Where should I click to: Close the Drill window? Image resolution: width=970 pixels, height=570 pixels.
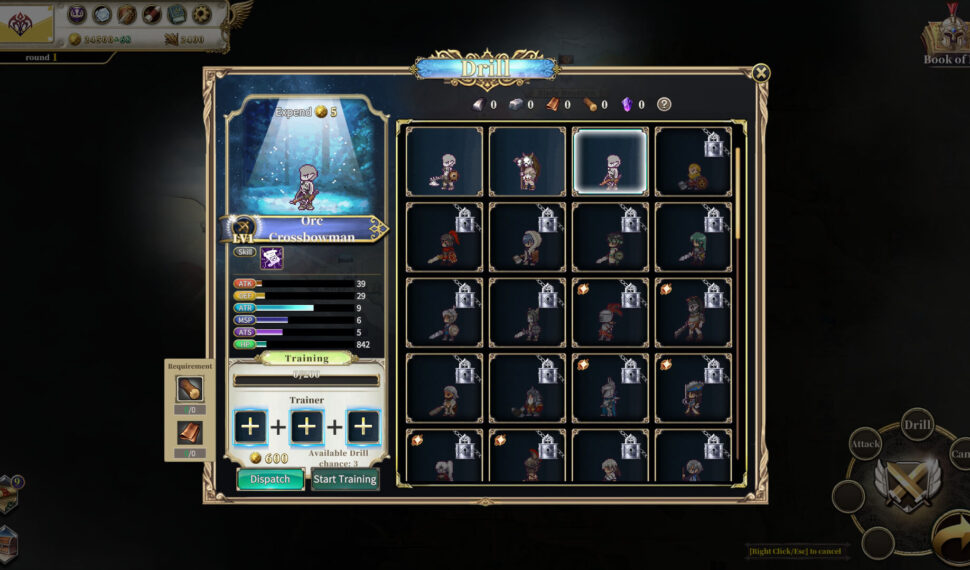coord(761,72)
